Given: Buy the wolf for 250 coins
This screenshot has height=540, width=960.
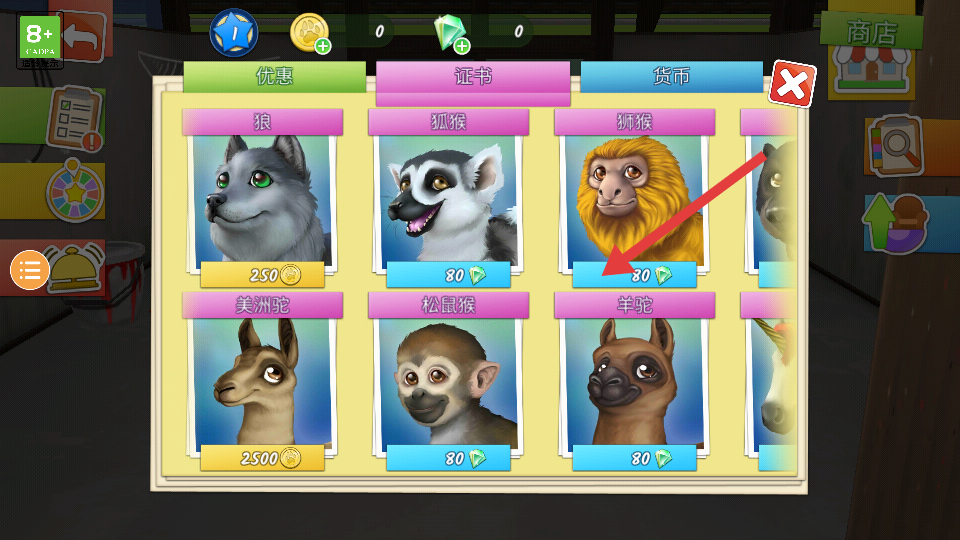Looking at the screenshot, I should 263,275.
